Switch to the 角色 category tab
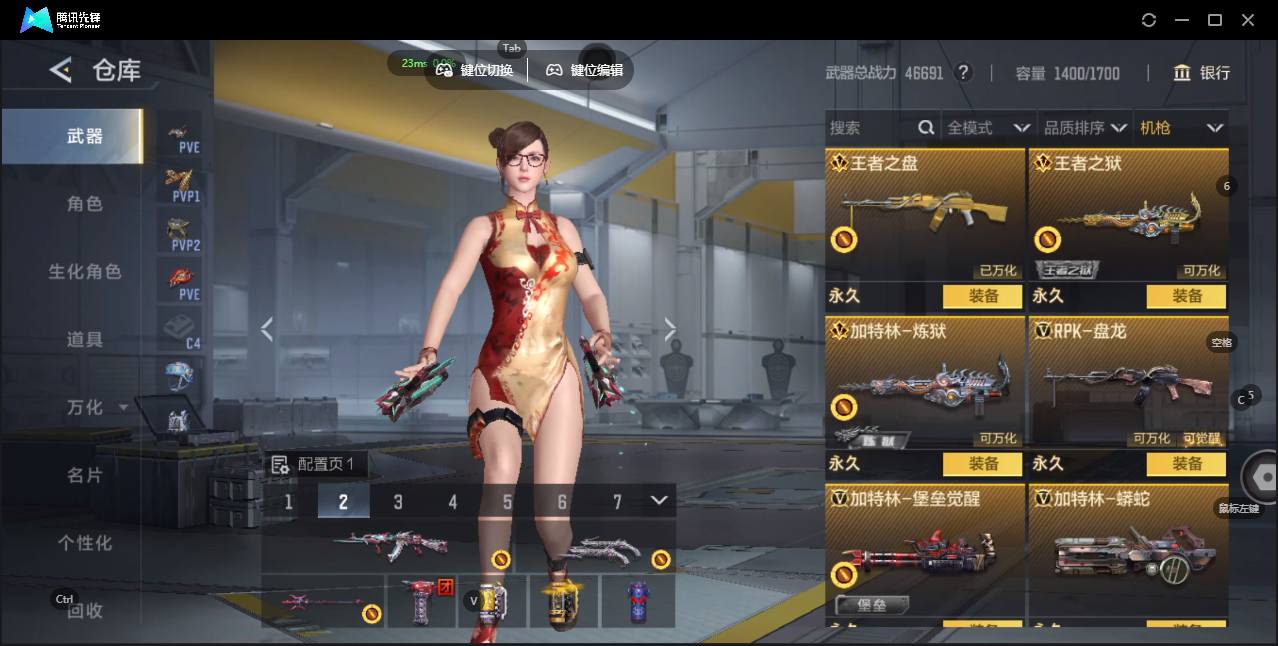 click(85, 204)
